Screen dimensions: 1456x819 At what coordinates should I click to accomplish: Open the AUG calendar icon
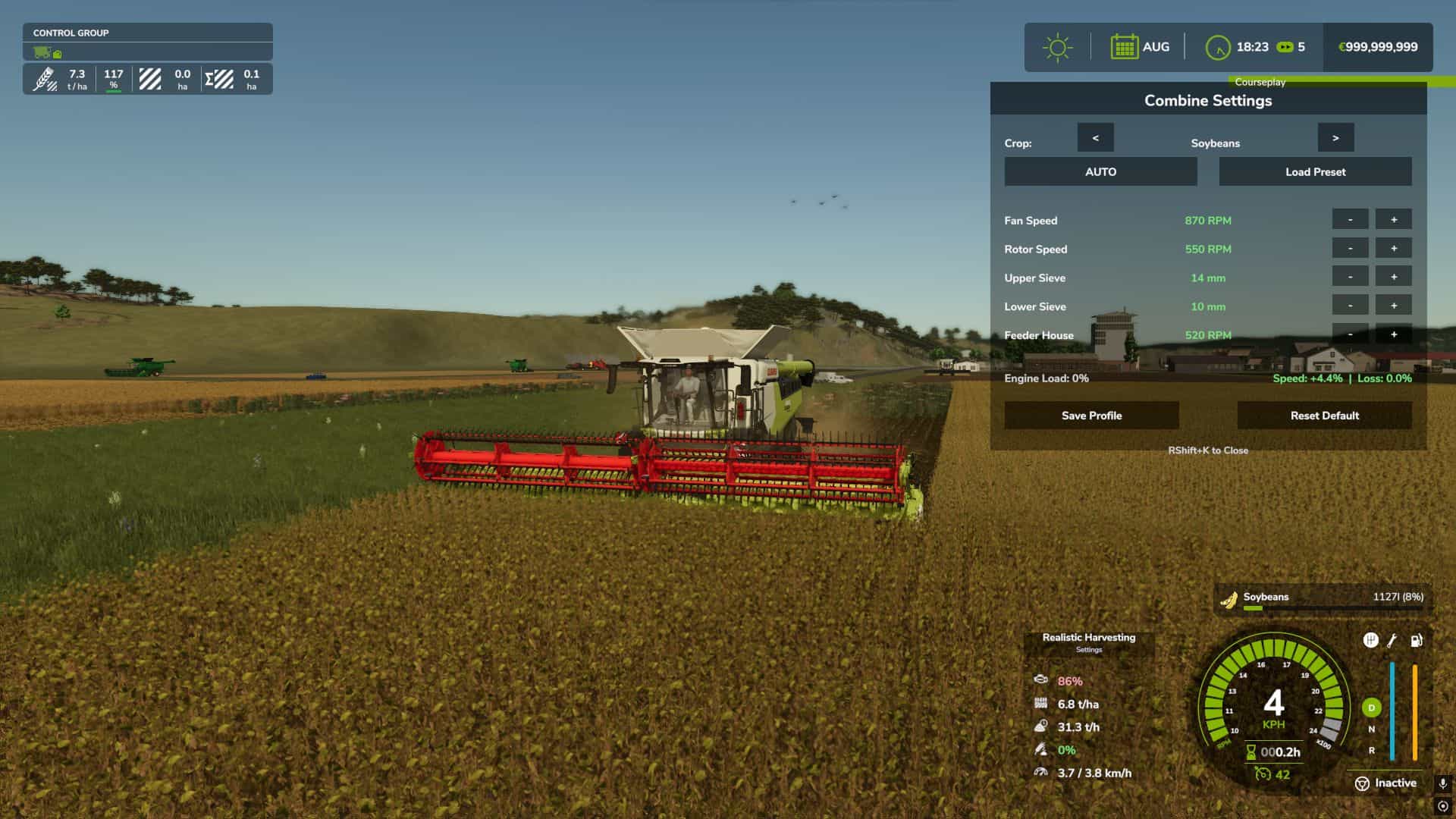coord(1125,46)
